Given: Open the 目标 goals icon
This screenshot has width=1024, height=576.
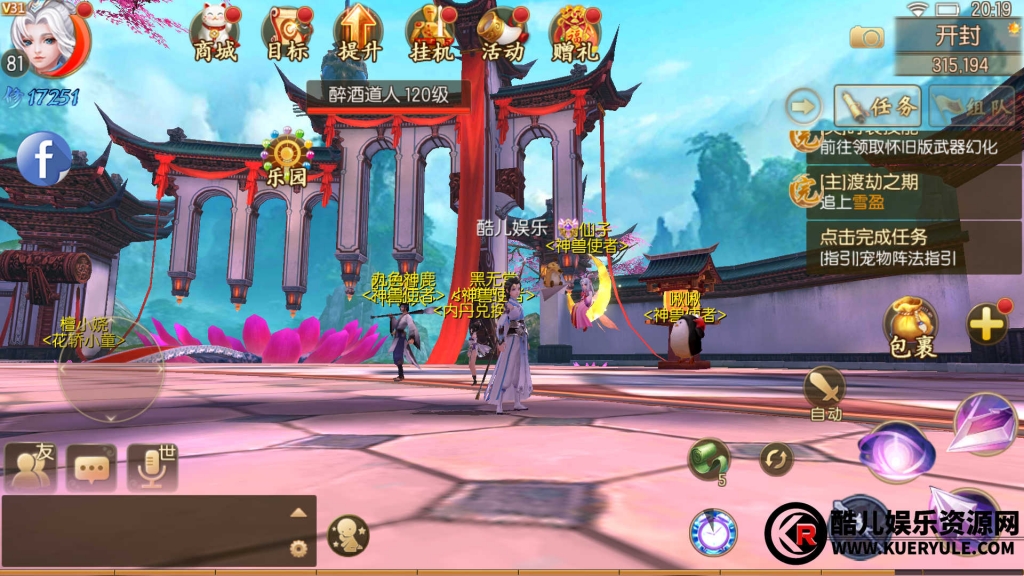Looking at the screenshot, I should click(287, 33).
